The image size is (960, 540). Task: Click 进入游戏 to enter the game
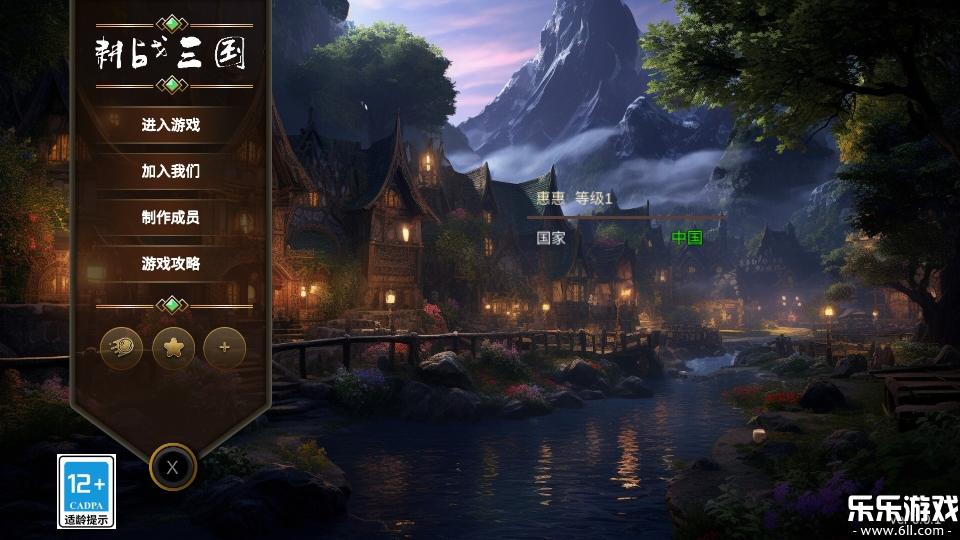click(x=171, y=125)
